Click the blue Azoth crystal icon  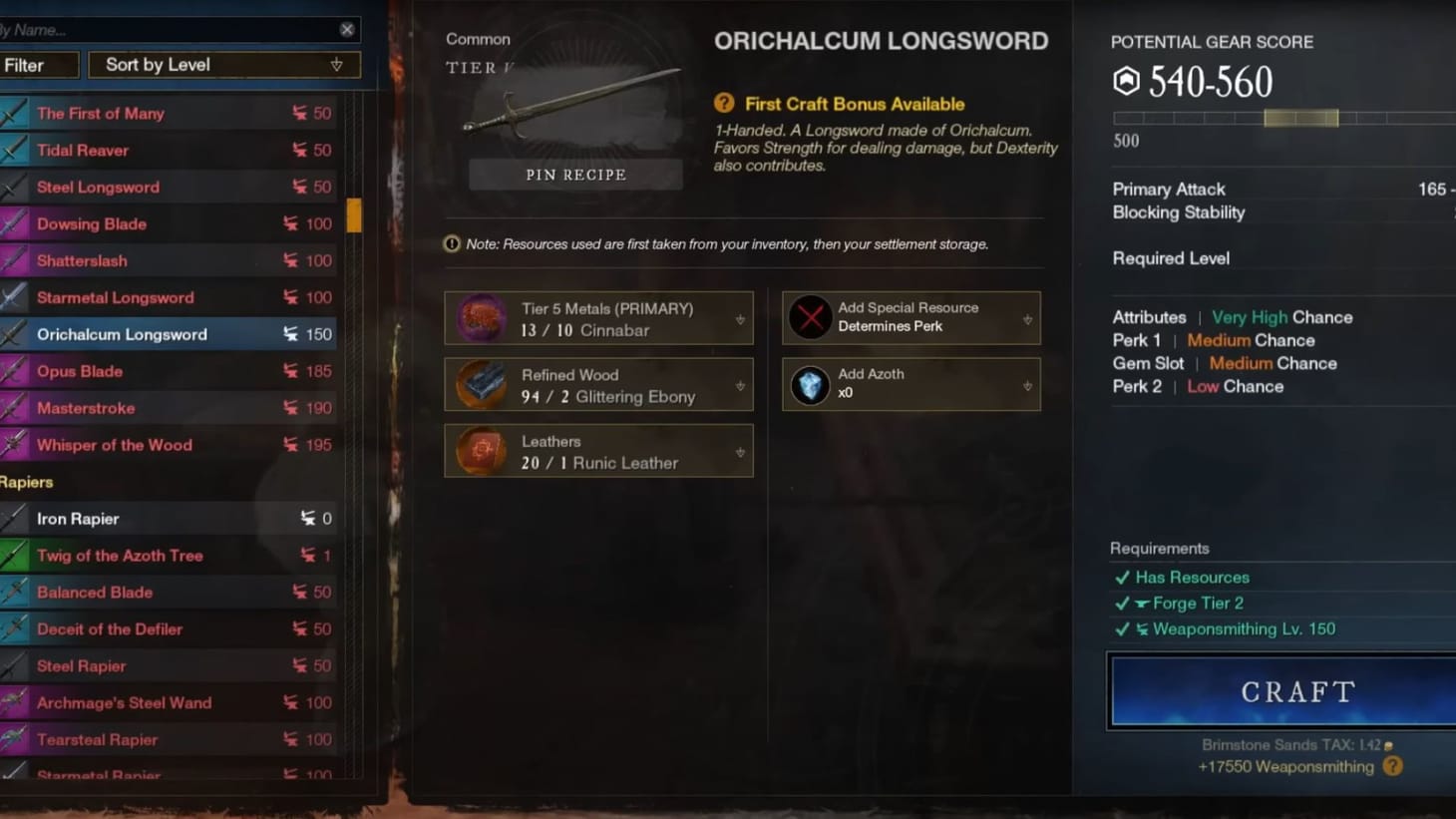click(x=810, y=384)
